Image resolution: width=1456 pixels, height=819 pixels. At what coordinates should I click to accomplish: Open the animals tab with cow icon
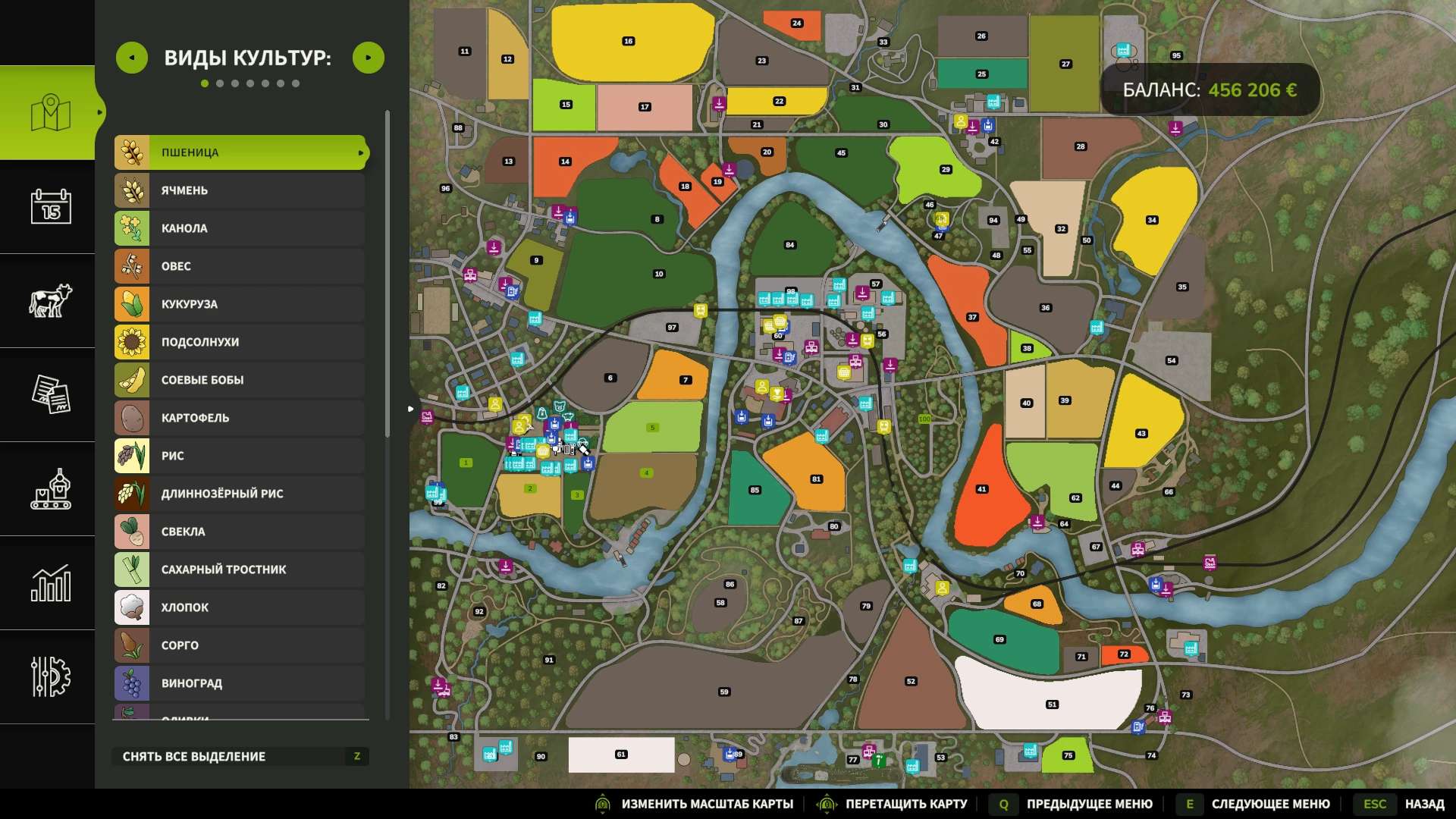click(50, 300)
